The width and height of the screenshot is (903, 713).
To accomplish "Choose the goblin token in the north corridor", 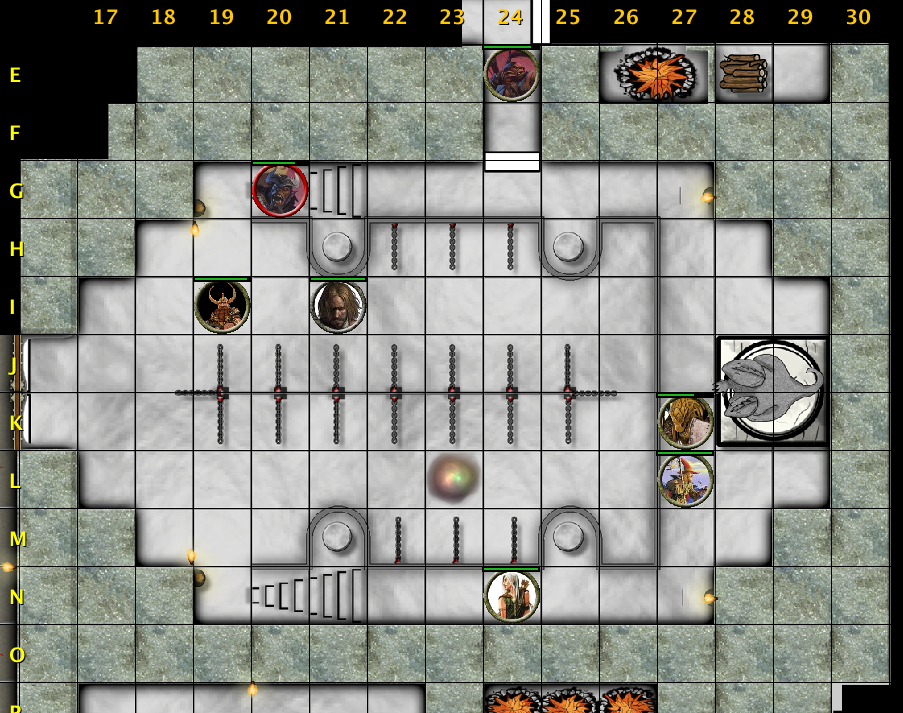I will click(x=511, y=75).
